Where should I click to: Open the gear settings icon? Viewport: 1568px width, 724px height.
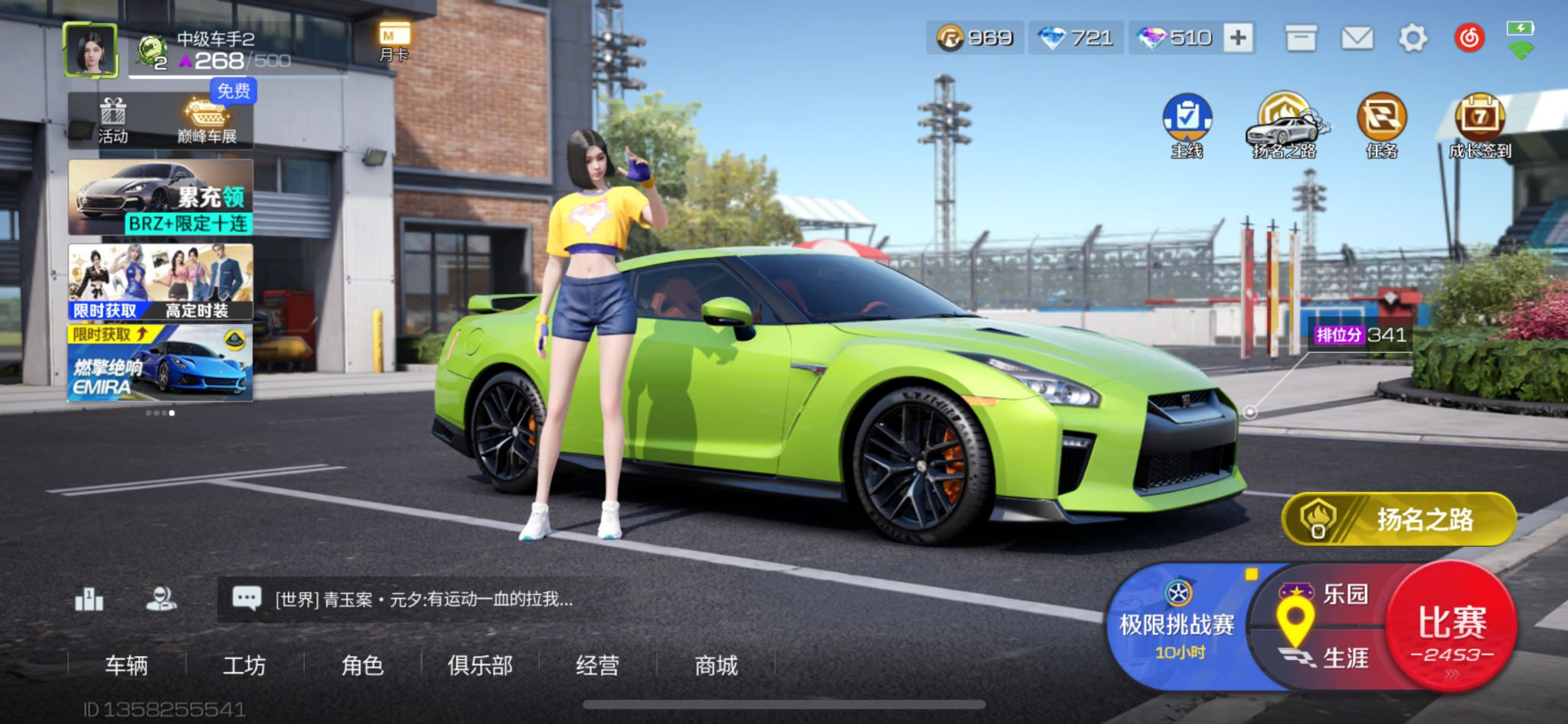(1413, 38)
